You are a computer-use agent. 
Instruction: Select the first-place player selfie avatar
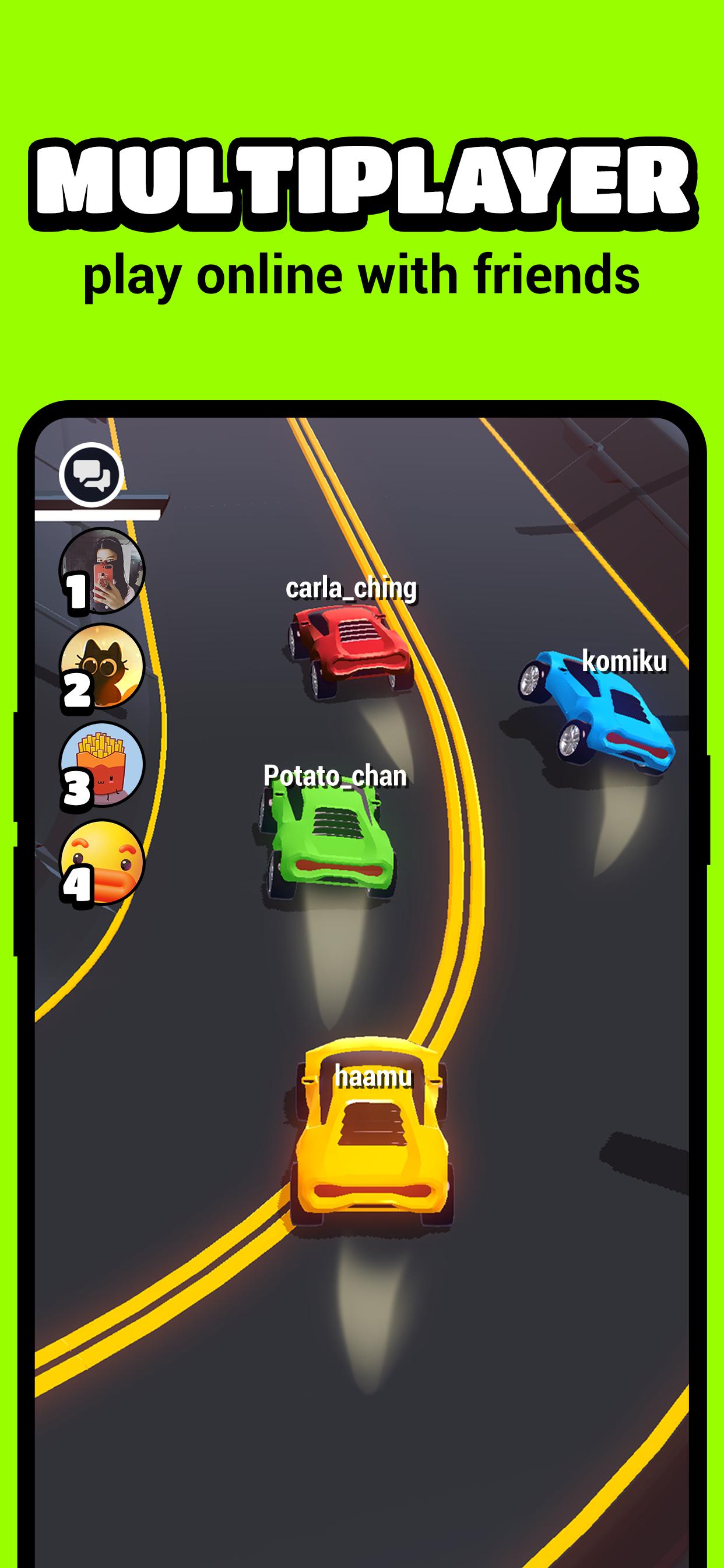click(102, 570)
